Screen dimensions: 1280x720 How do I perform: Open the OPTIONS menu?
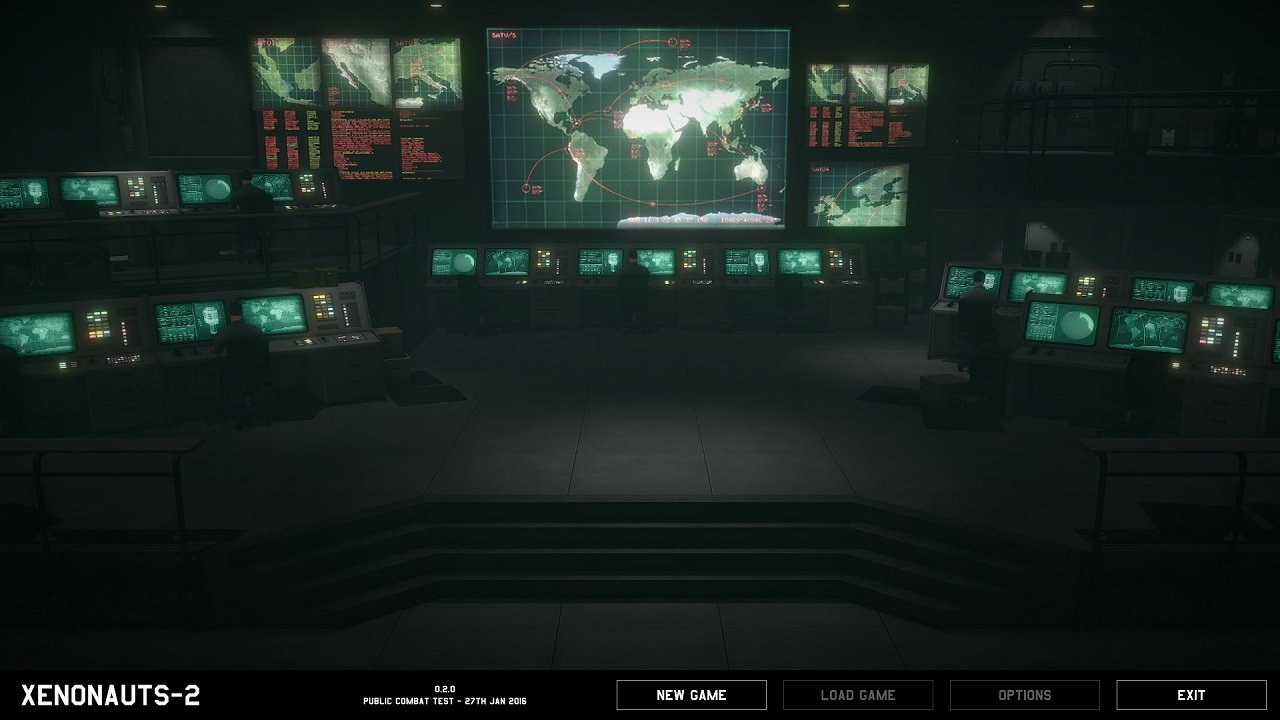click(x=1024, y=694)
